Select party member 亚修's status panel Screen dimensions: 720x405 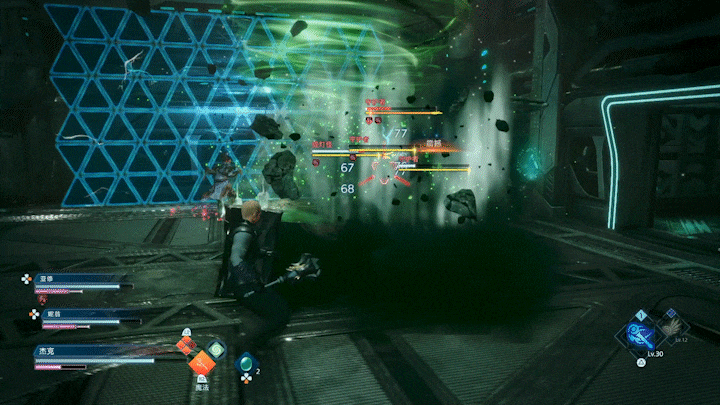click(x=78, y=283)
